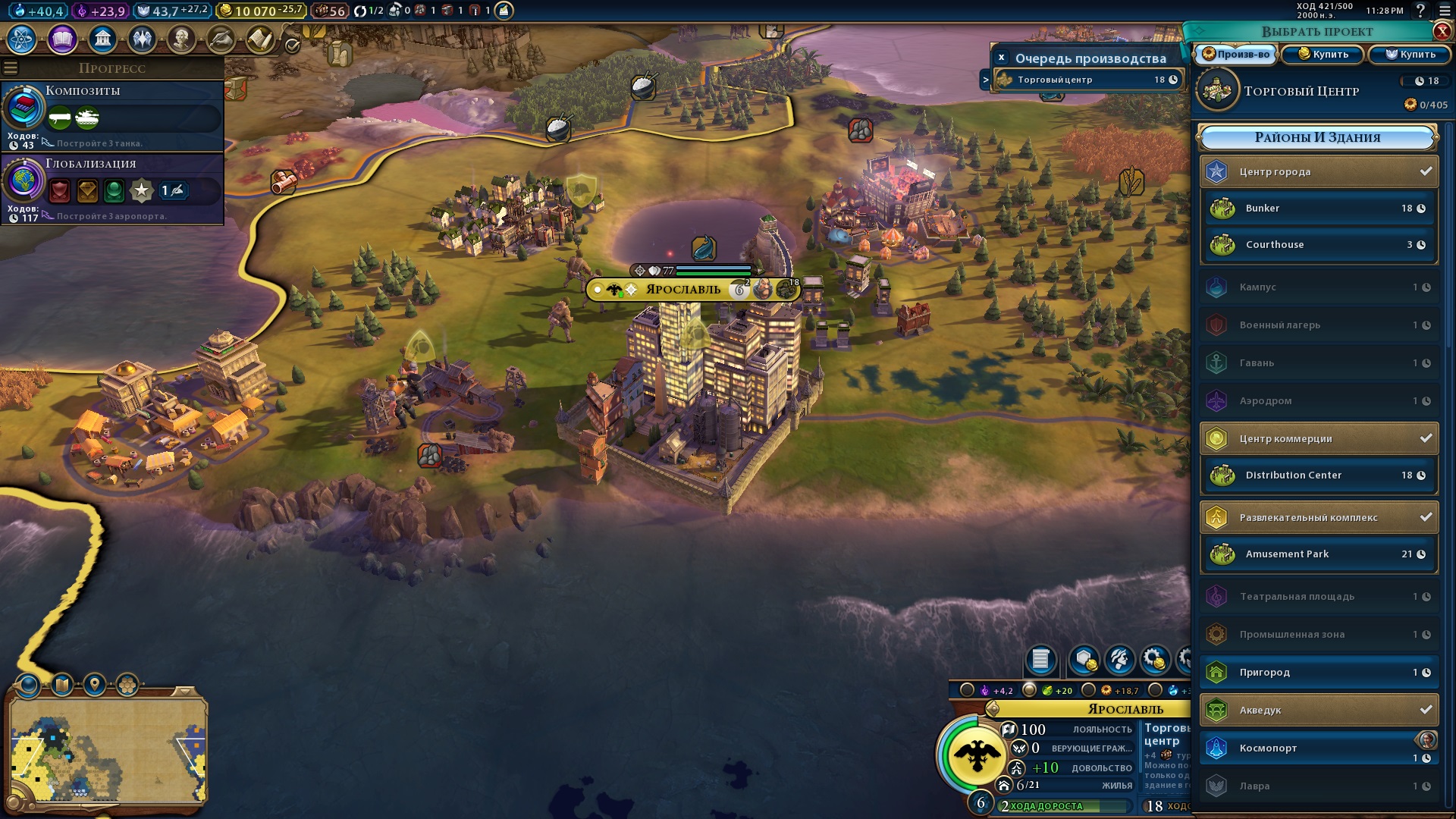The width and height of the screenshot is (1456, 819).
Task: Open the Композиты research entry
Action: pyautogui.click(x=112, y=115)
